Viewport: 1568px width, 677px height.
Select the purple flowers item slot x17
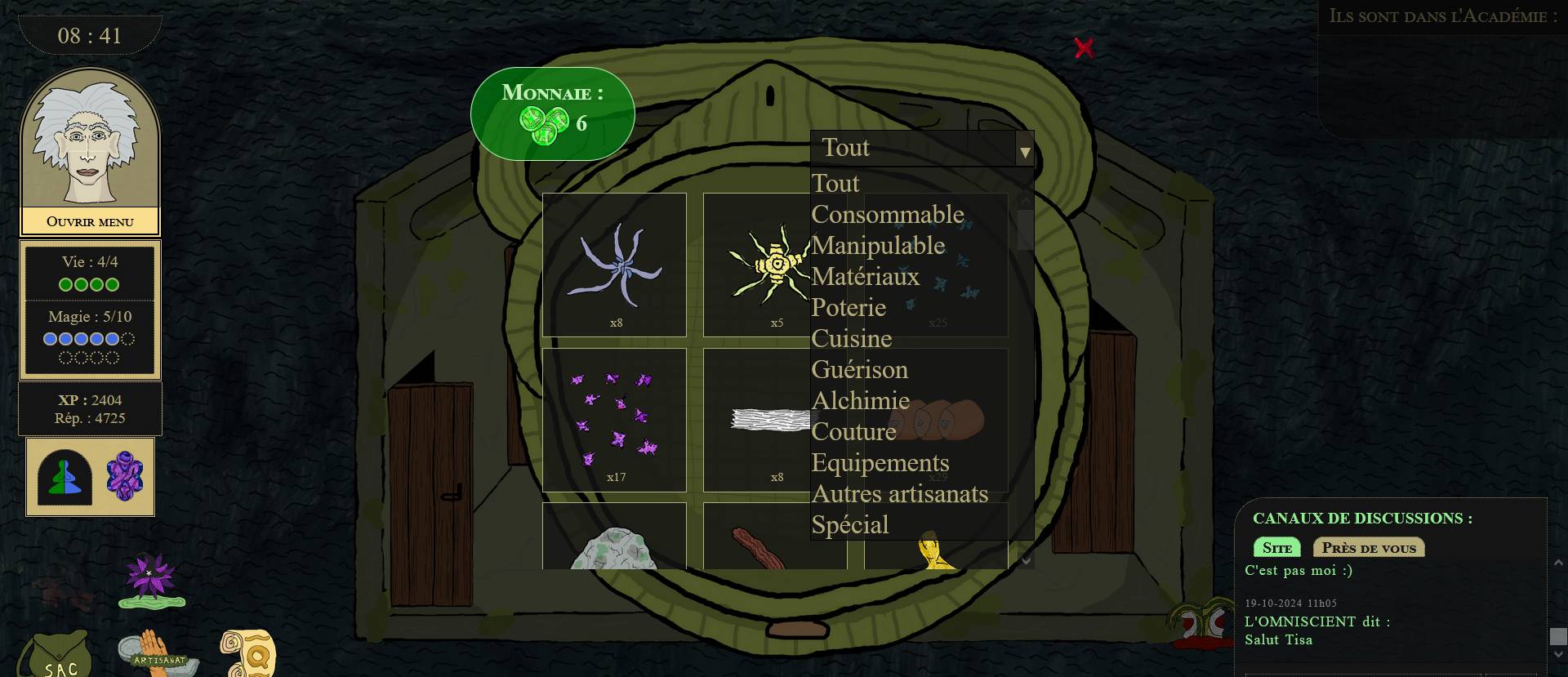pyautogui.click(x=614, y=420)
